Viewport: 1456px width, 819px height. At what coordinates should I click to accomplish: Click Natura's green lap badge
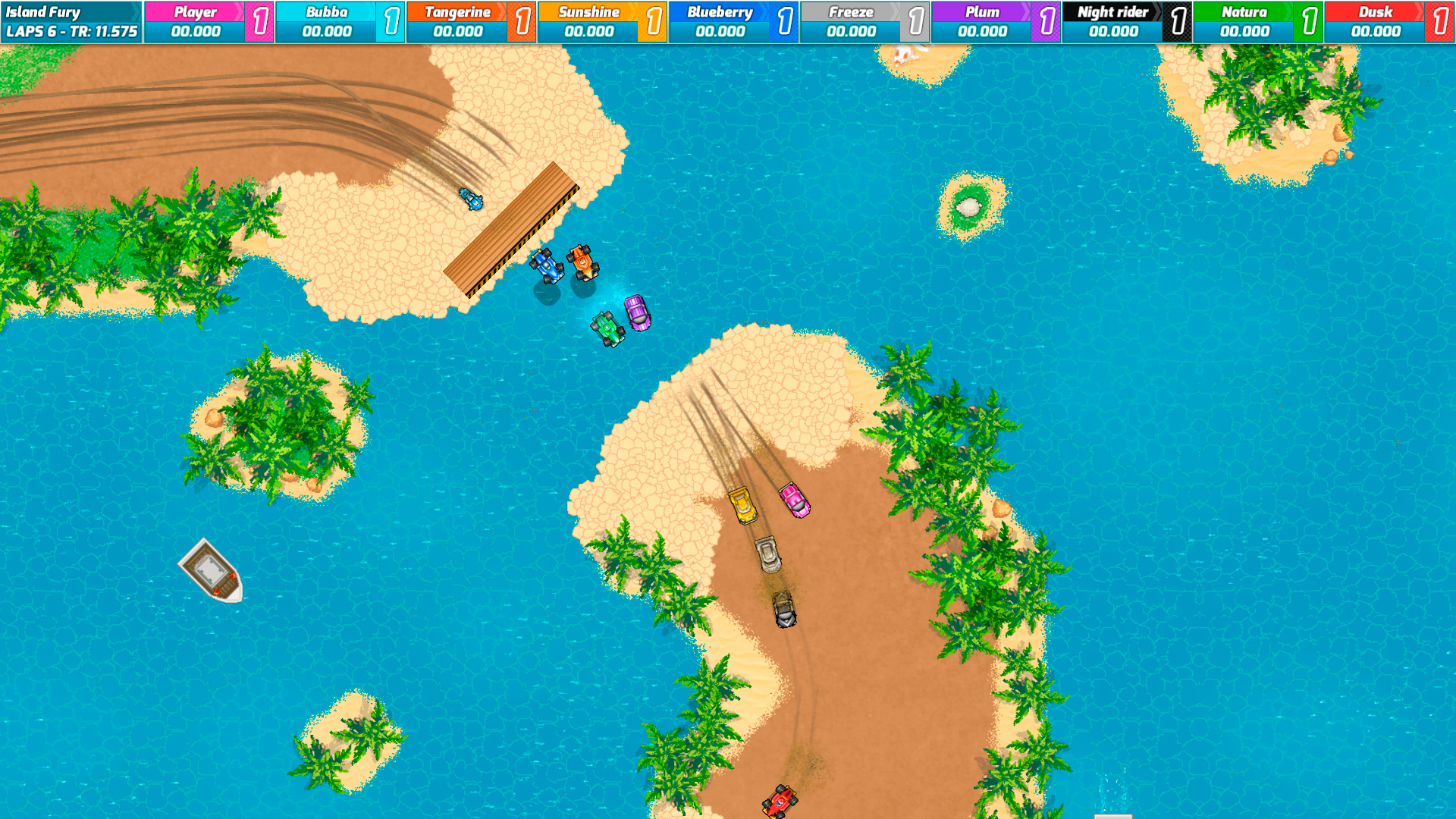pos(1307,20)
